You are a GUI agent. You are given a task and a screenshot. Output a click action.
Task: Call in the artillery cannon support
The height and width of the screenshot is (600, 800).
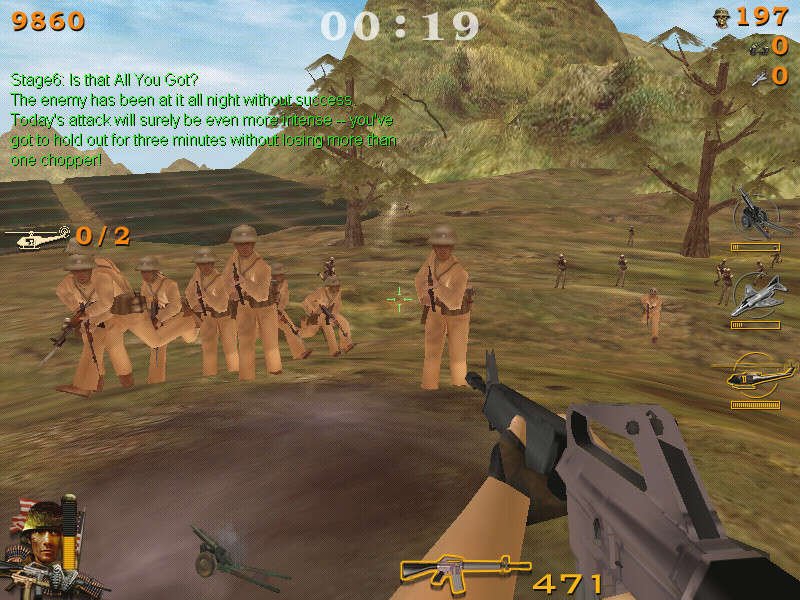756,215
